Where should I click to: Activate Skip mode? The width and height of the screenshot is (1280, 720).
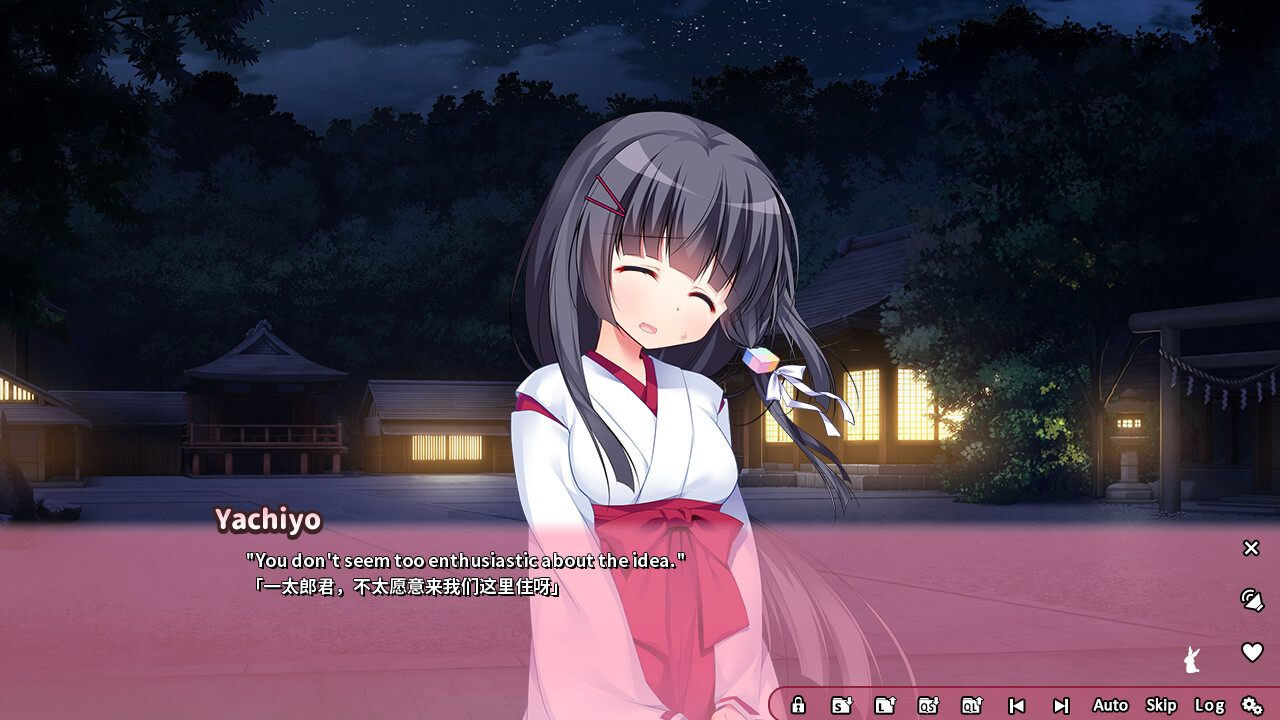click(1161, 705)
